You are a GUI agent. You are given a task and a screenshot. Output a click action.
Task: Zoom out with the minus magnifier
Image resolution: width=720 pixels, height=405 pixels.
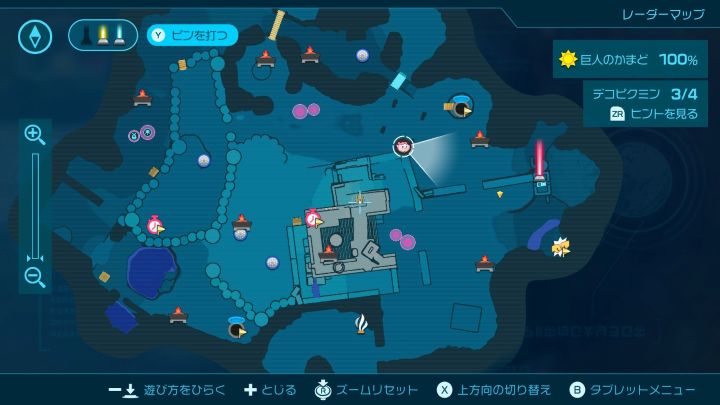click(x=35, y=277)
